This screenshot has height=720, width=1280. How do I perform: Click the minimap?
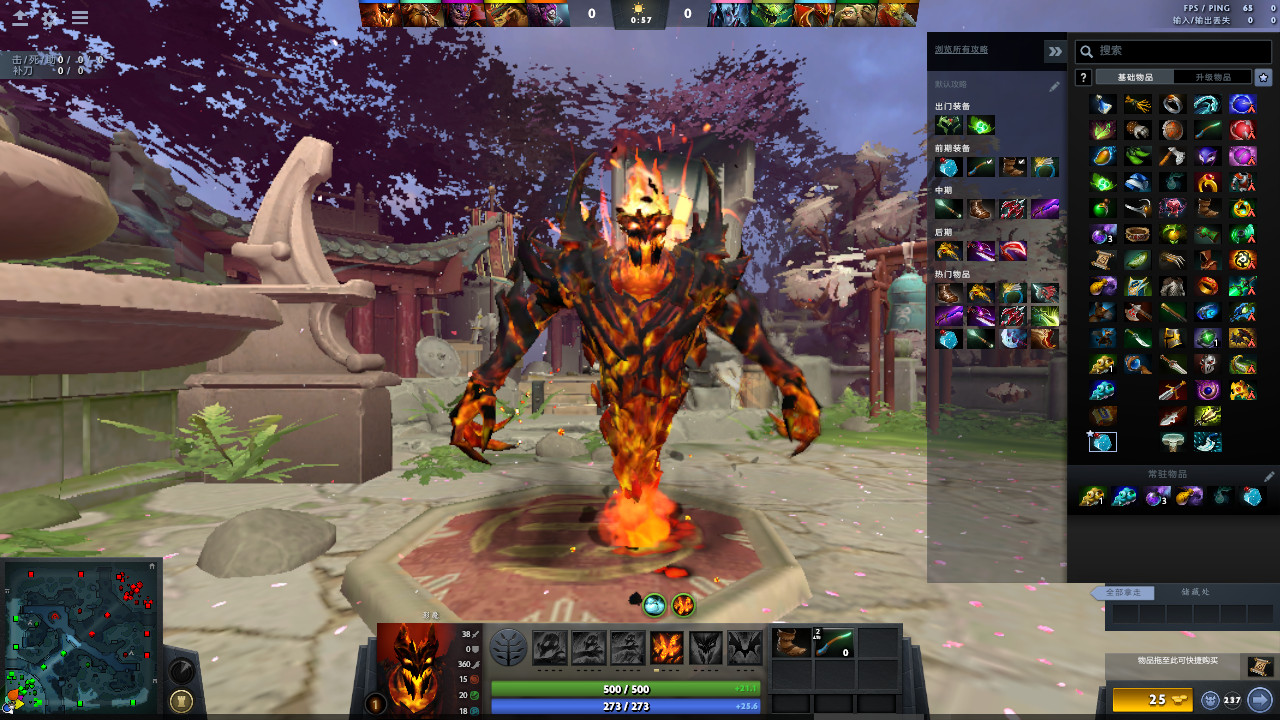point(82,635)
